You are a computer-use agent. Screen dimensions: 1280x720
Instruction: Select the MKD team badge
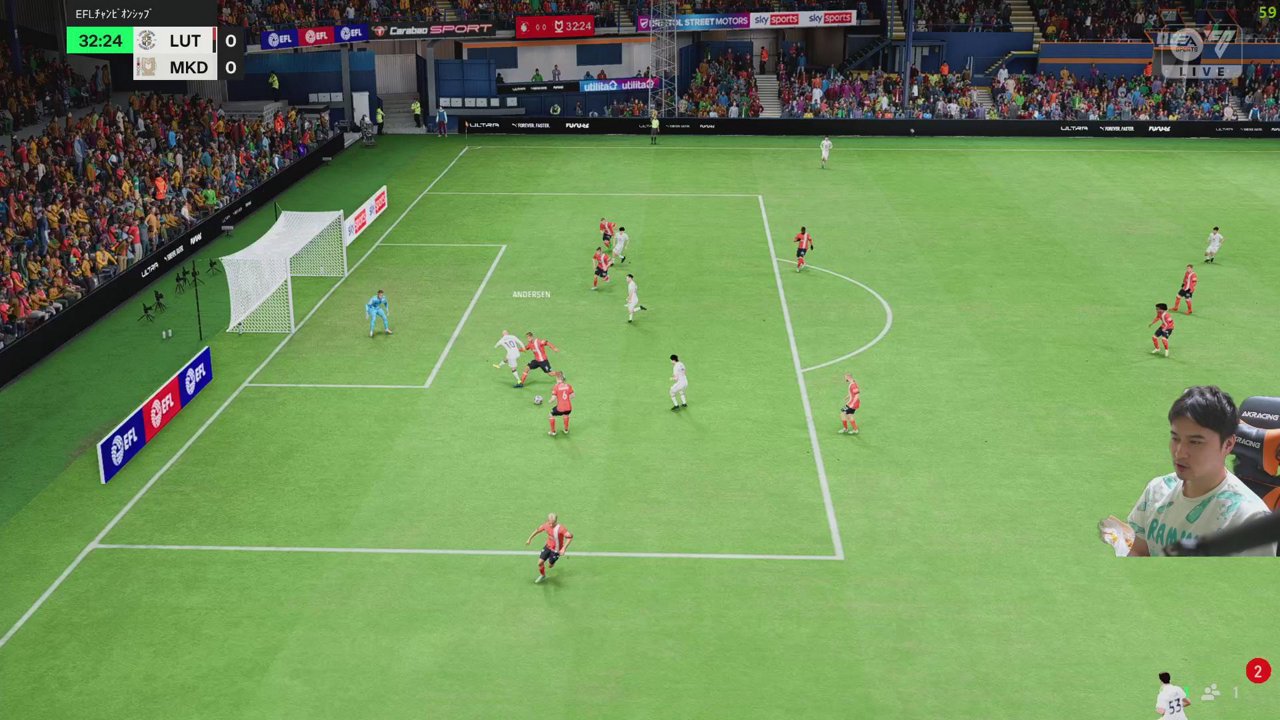click(147, 66)
